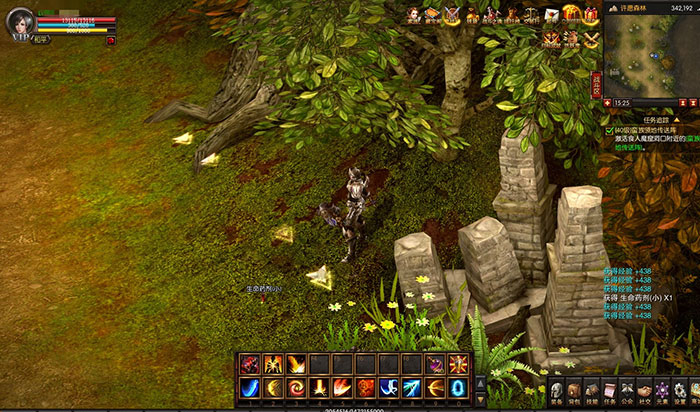Open the gift box rewards icon

coord(593,14)
